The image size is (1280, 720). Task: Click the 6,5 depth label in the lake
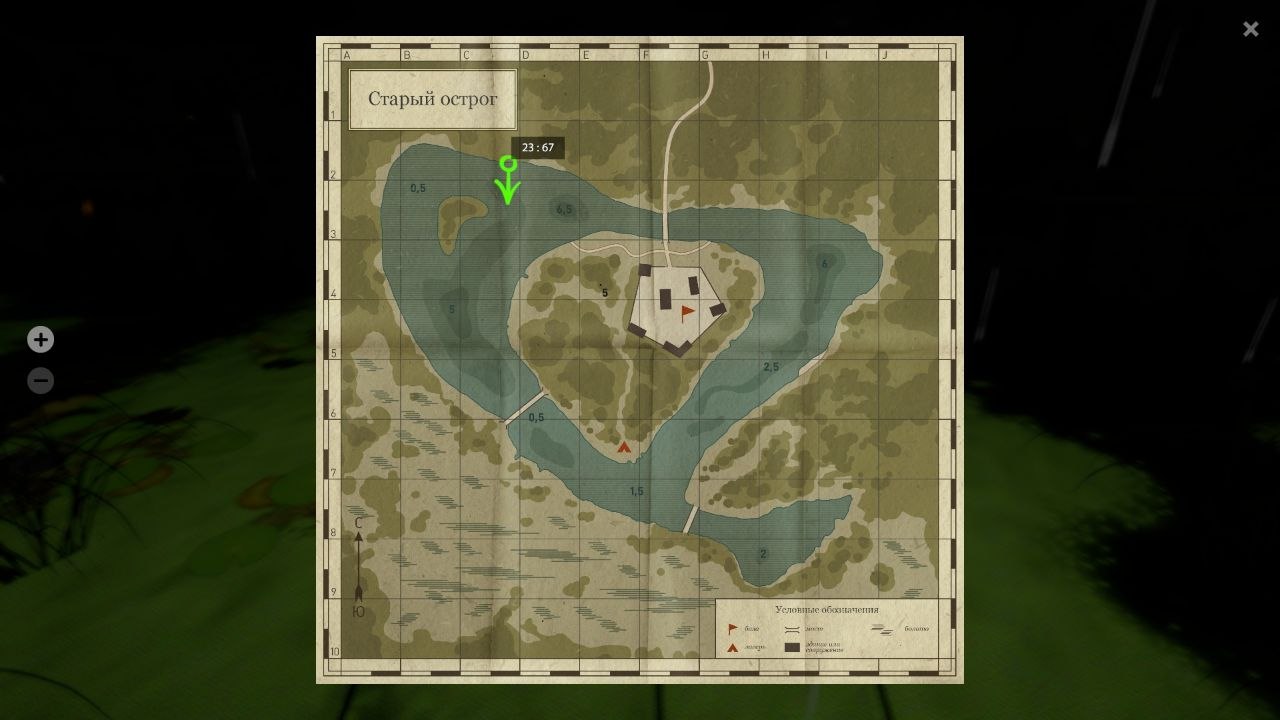click(564, 209)
